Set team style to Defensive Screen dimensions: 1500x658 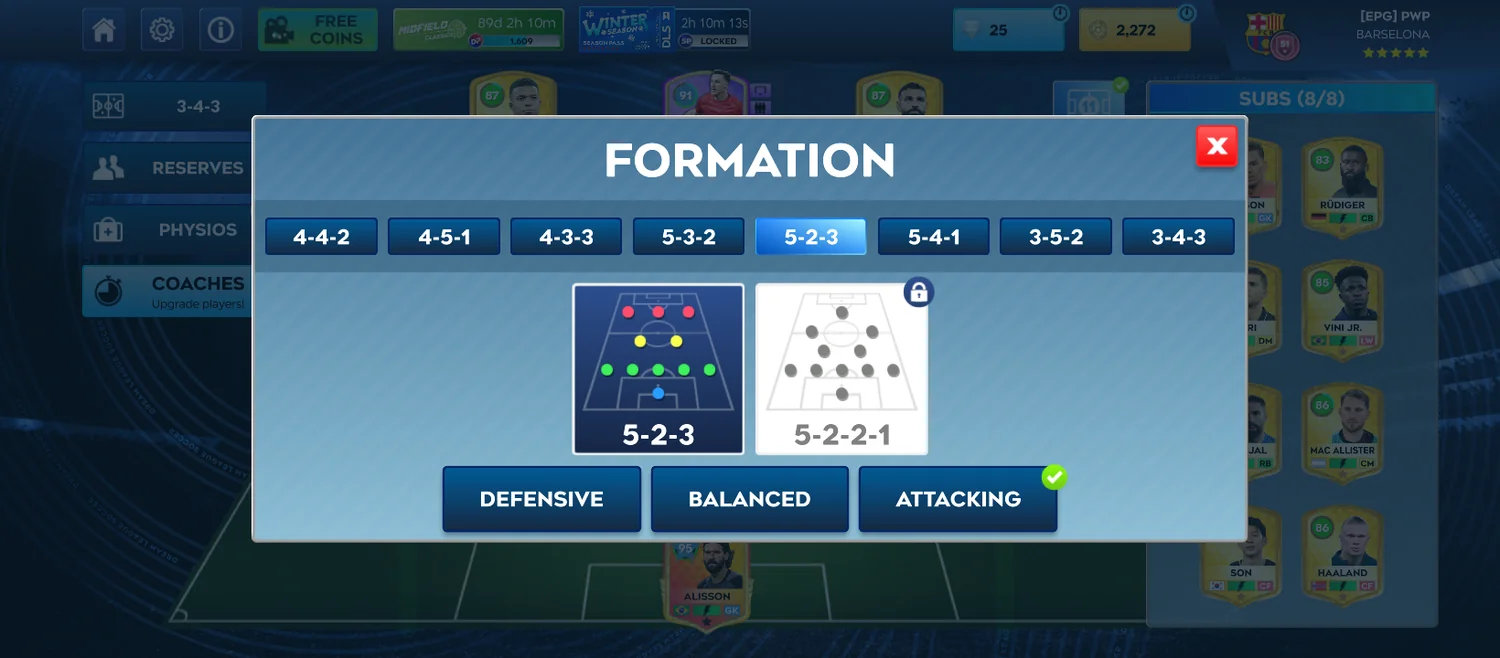[541, 499]
